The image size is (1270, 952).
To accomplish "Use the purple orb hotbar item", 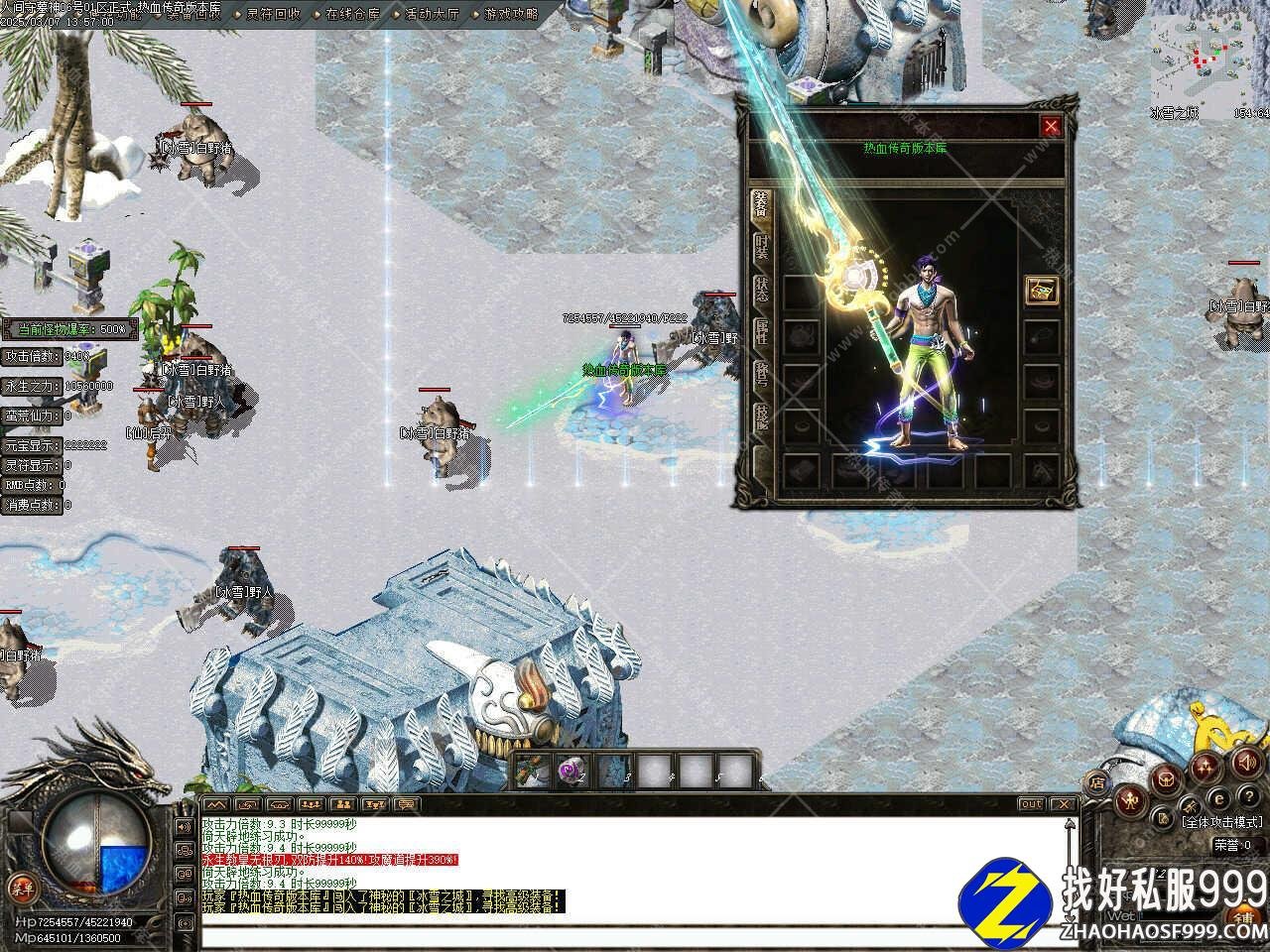I will coord(571,770).
